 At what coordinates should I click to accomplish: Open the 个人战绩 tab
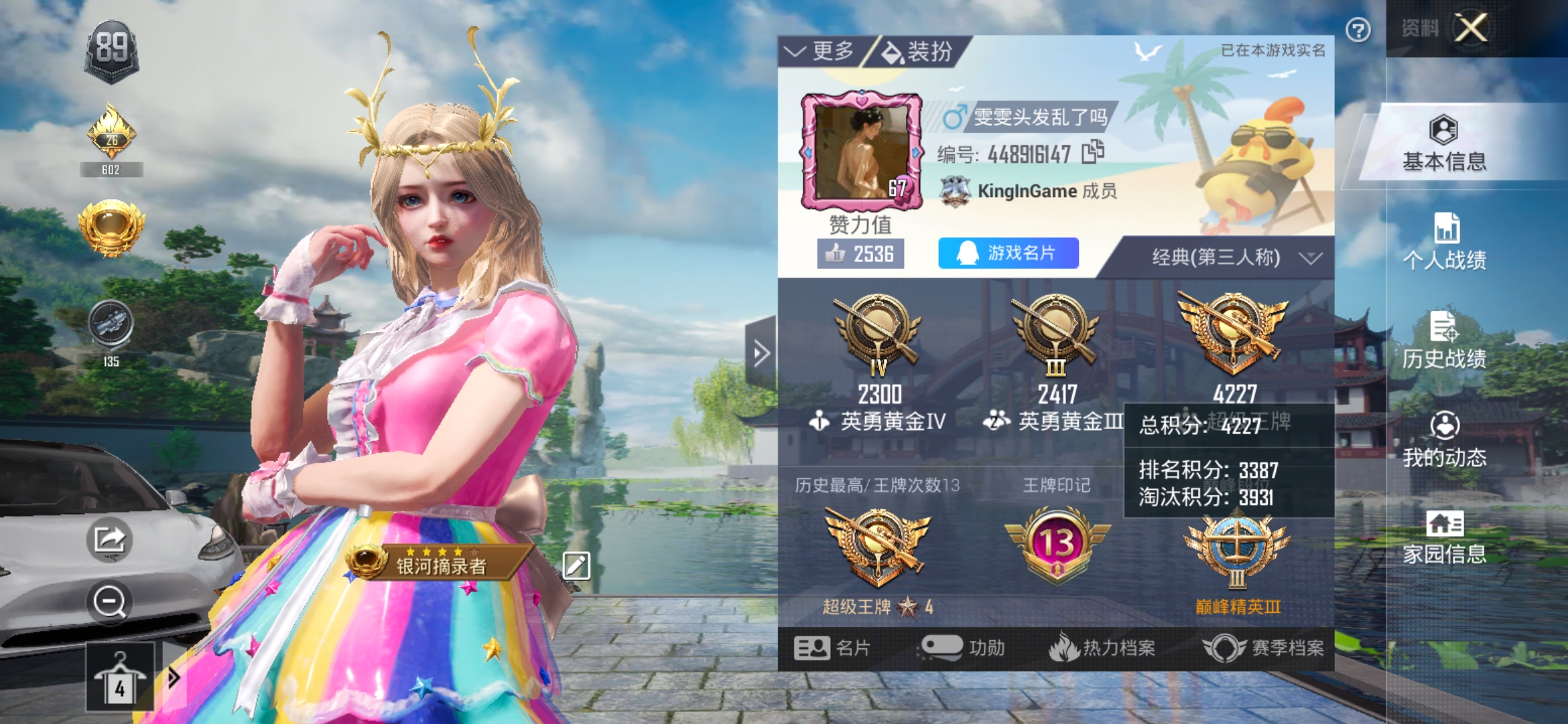pyautogui.click(x=1444, y=242)
